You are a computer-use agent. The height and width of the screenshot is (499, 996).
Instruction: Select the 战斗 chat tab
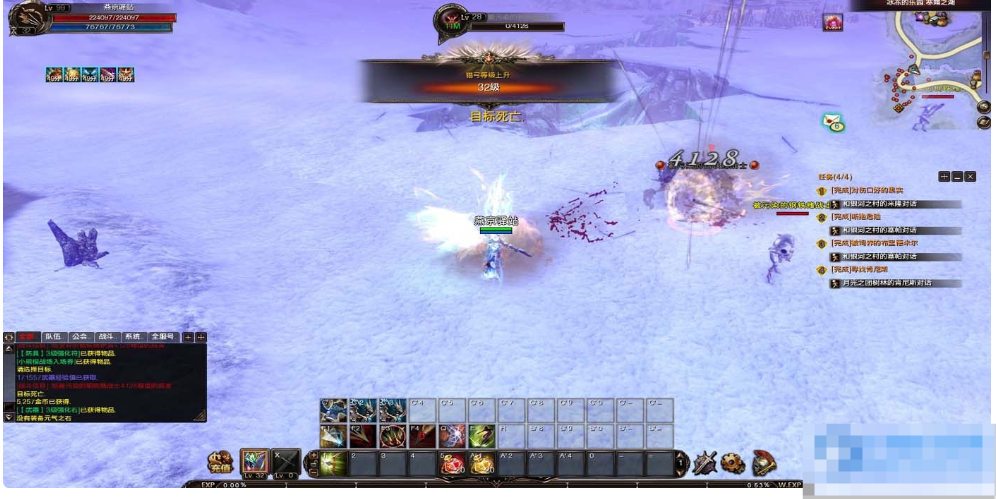107,337
